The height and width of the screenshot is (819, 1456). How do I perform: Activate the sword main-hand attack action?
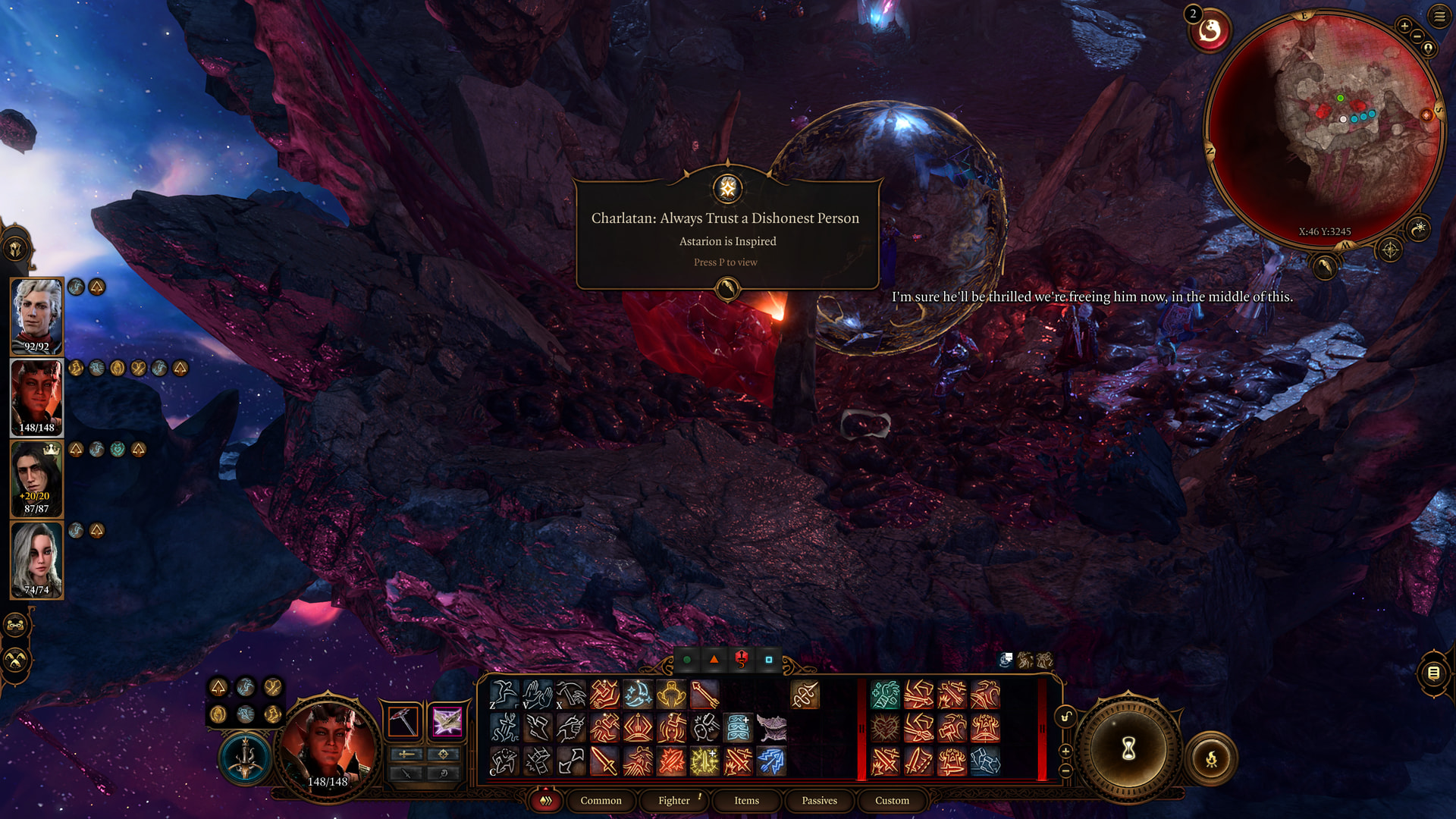tap(604, 761)
